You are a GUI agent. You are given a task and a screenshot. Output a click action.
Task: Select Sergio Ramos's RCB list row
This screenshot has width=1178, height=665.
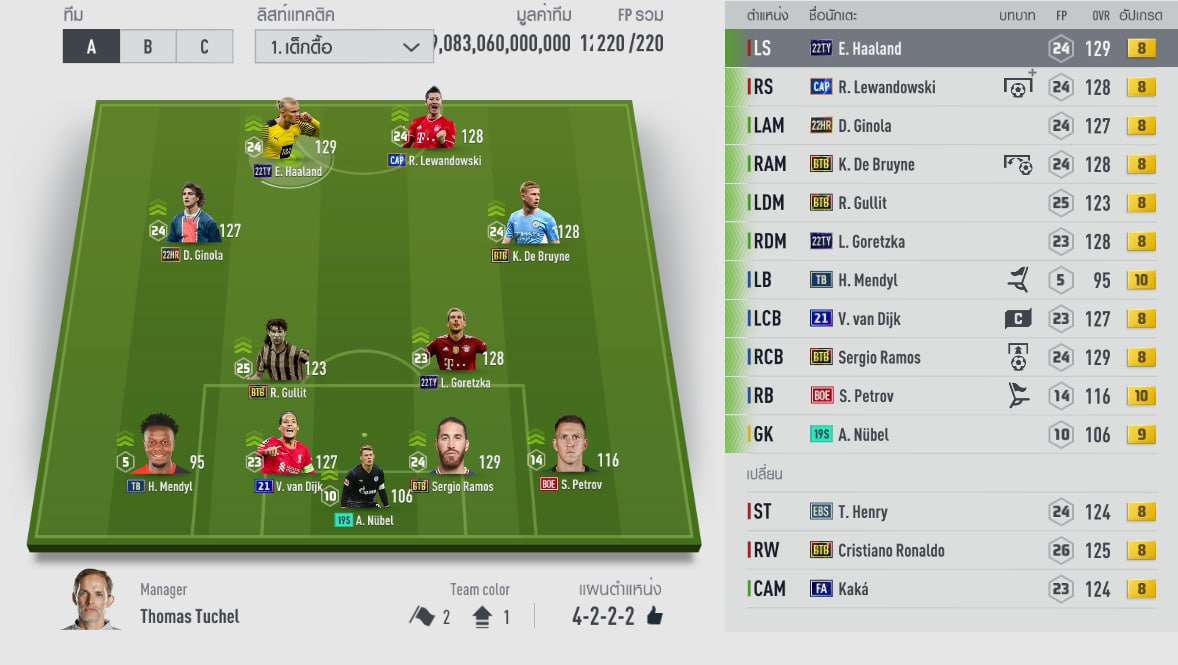pyautogui.click(x=950, y=357)
